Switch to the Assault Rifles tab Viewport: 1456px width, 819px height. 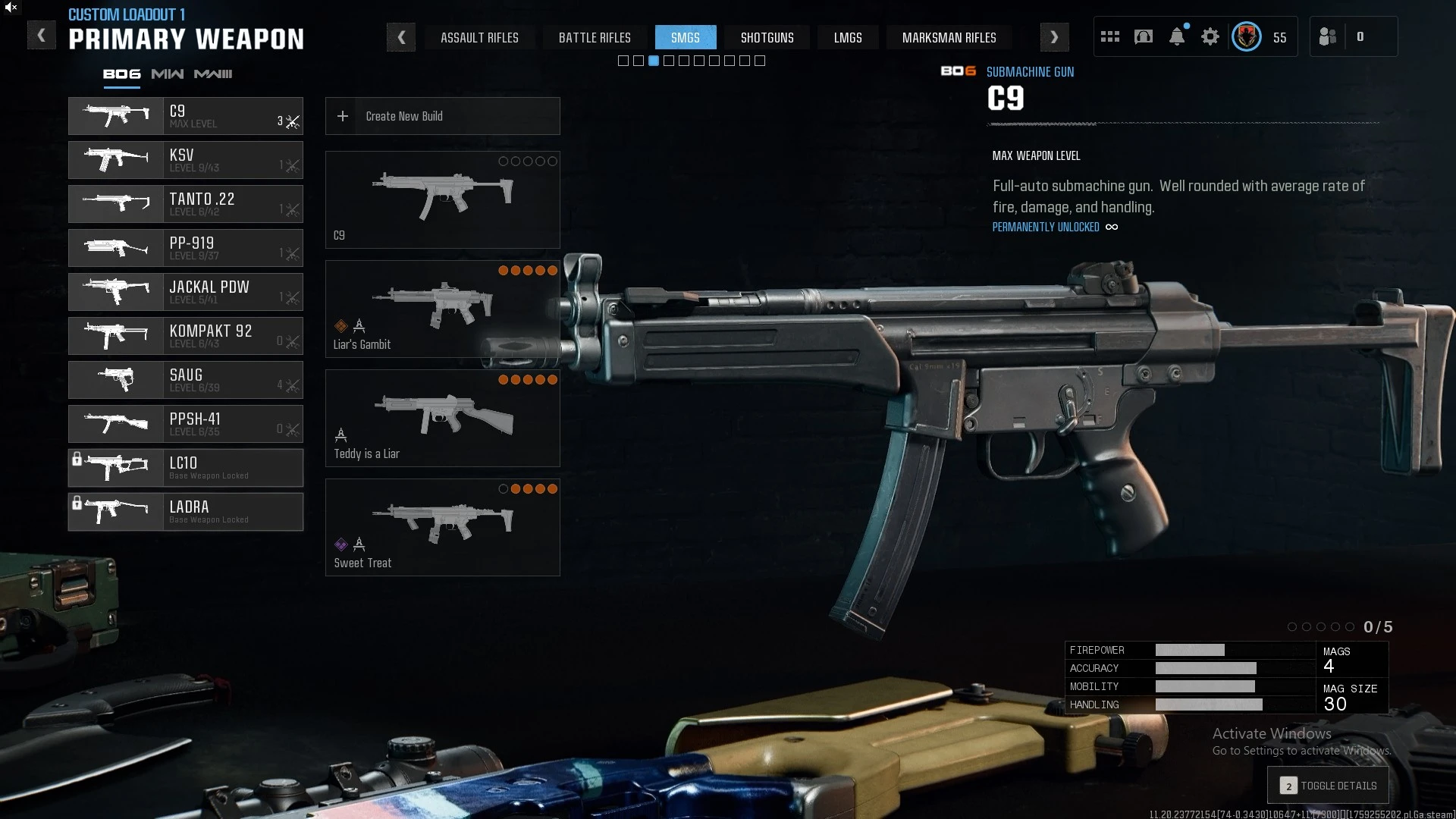tap(479, 37)
